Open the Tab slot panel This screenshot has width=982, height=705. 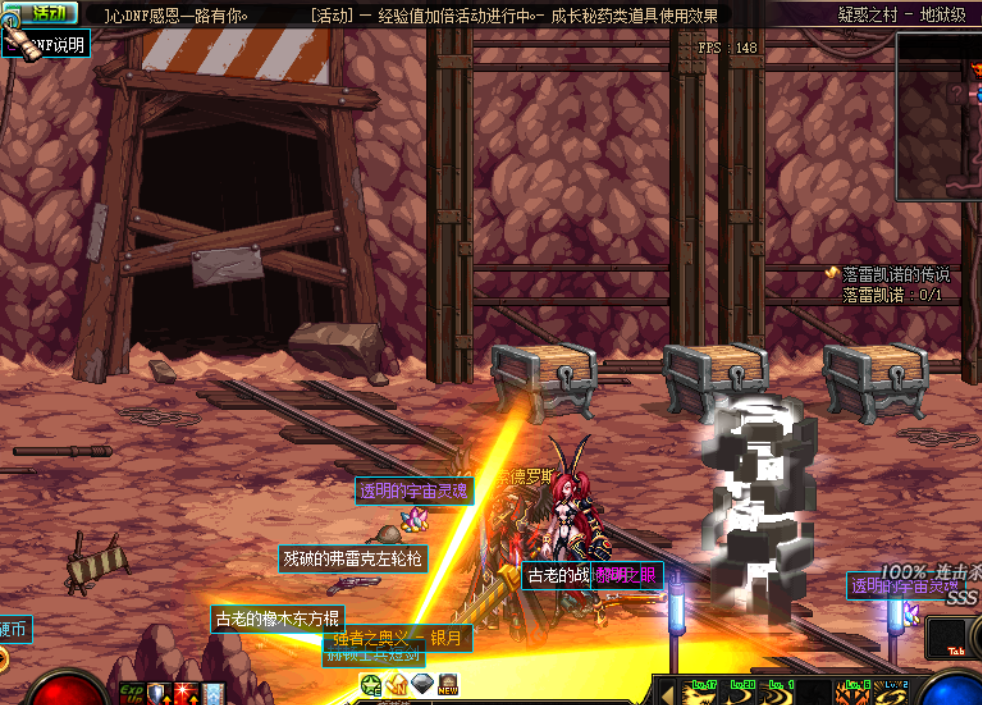click(952, 638)
